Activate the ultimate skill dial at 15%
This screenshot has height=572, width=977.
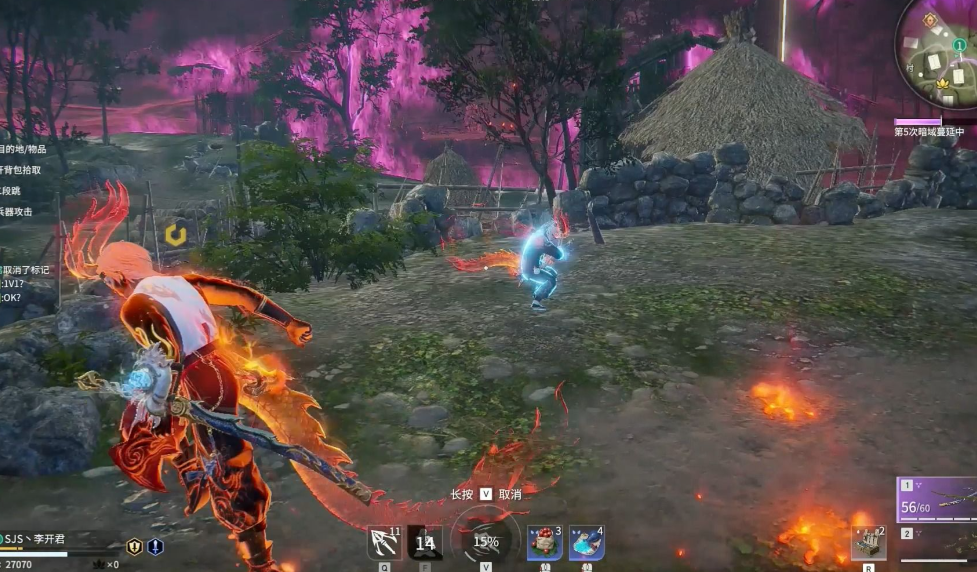(485, 541)
